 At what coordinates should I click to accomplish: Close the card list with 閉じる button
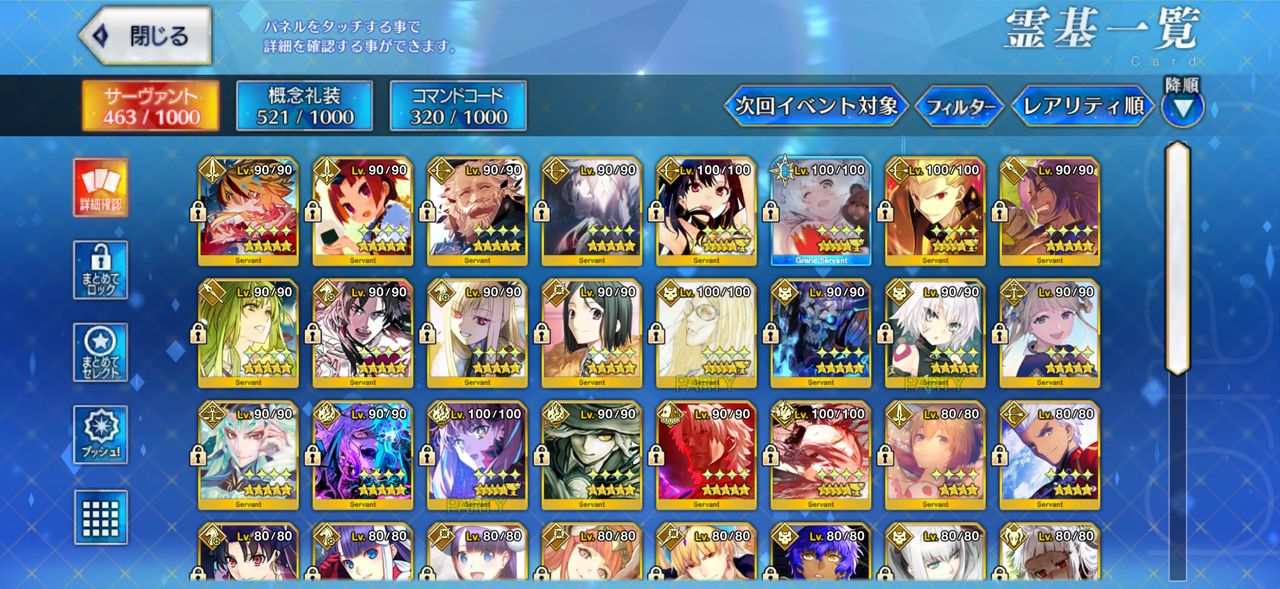pos(146,36)
